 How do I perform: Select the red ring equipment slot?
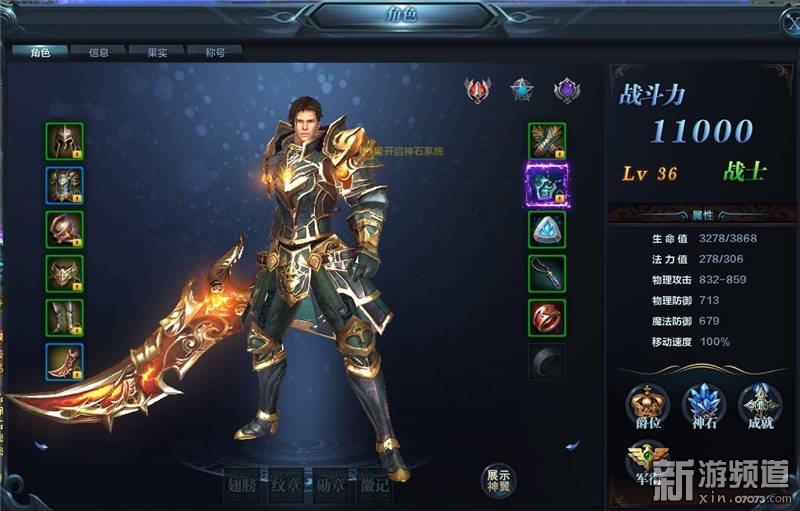547,317
